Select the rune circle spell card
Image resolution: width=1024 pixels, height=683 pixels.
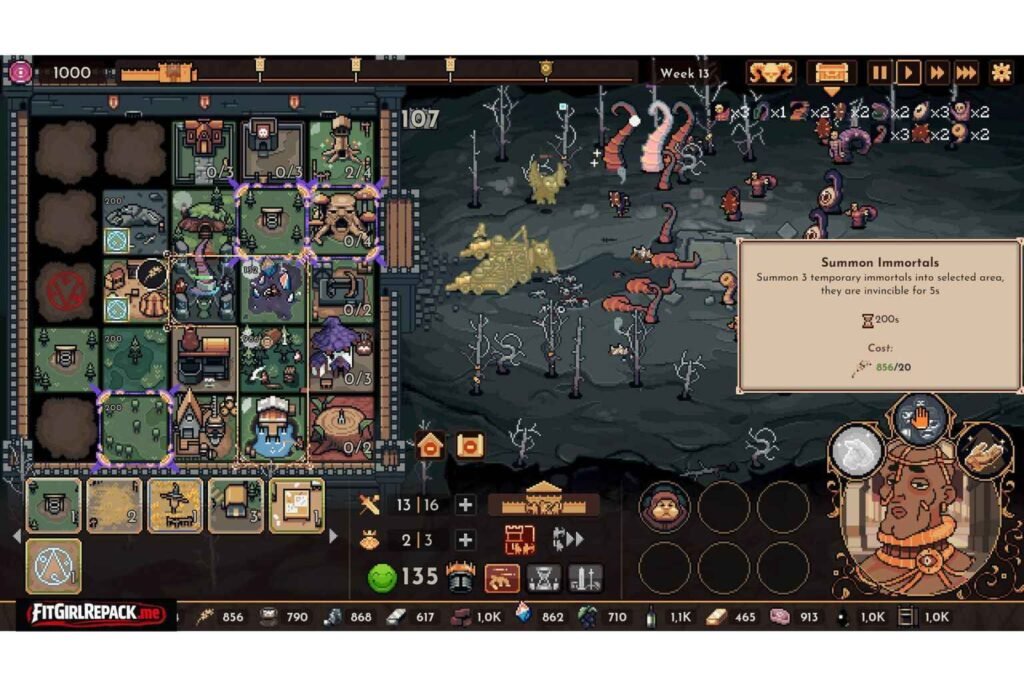coord(53,566)
